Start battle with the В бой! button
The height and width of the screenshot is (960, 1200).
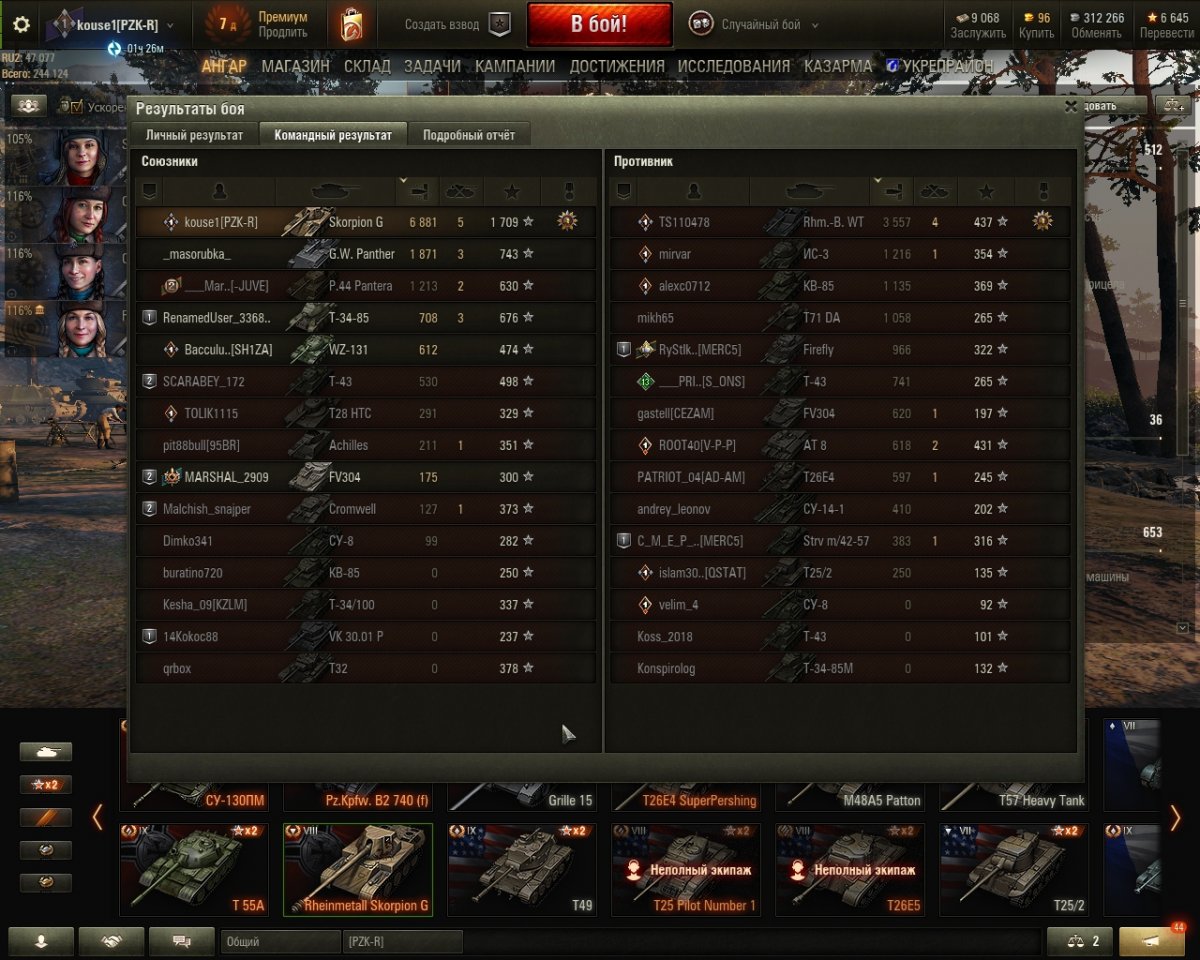599,25
